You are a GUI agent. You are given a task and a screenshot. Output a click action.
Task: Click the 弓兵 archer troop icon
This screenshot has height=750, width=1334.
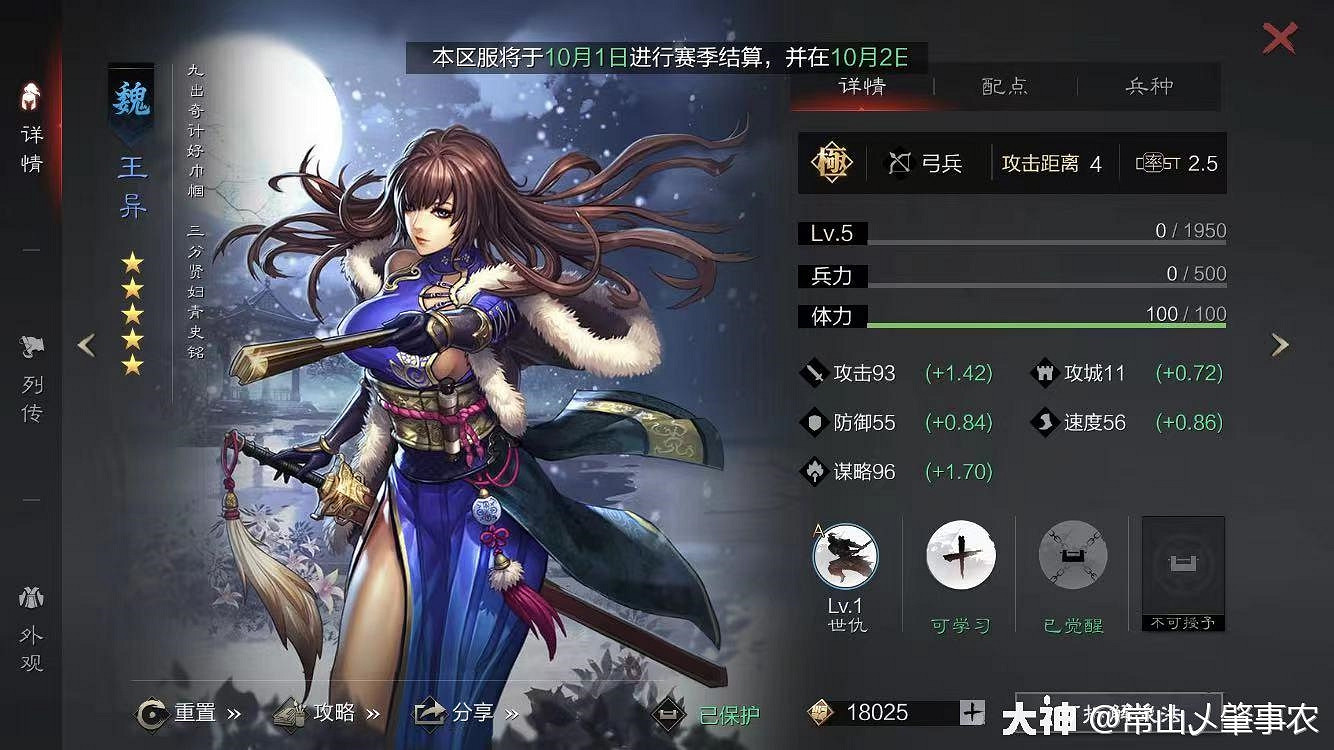899,162
